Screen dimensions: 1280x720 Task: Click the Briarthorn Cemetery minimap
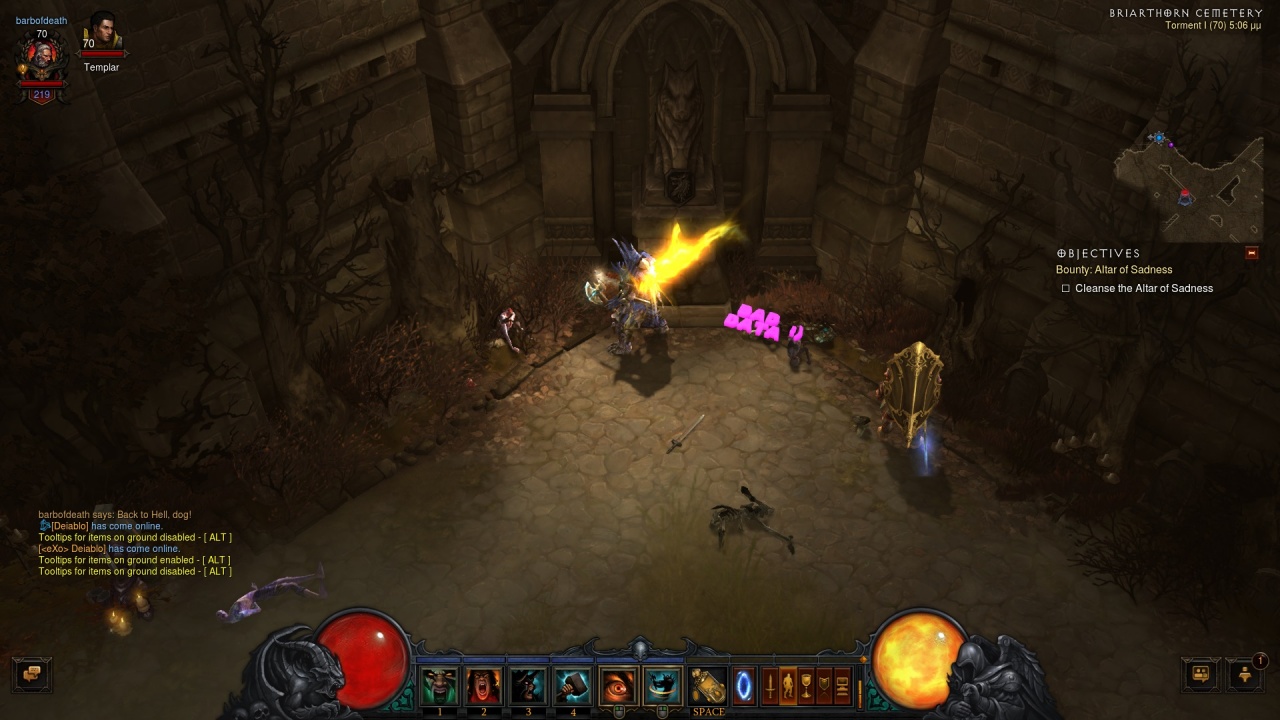[x=1189, y=187]
